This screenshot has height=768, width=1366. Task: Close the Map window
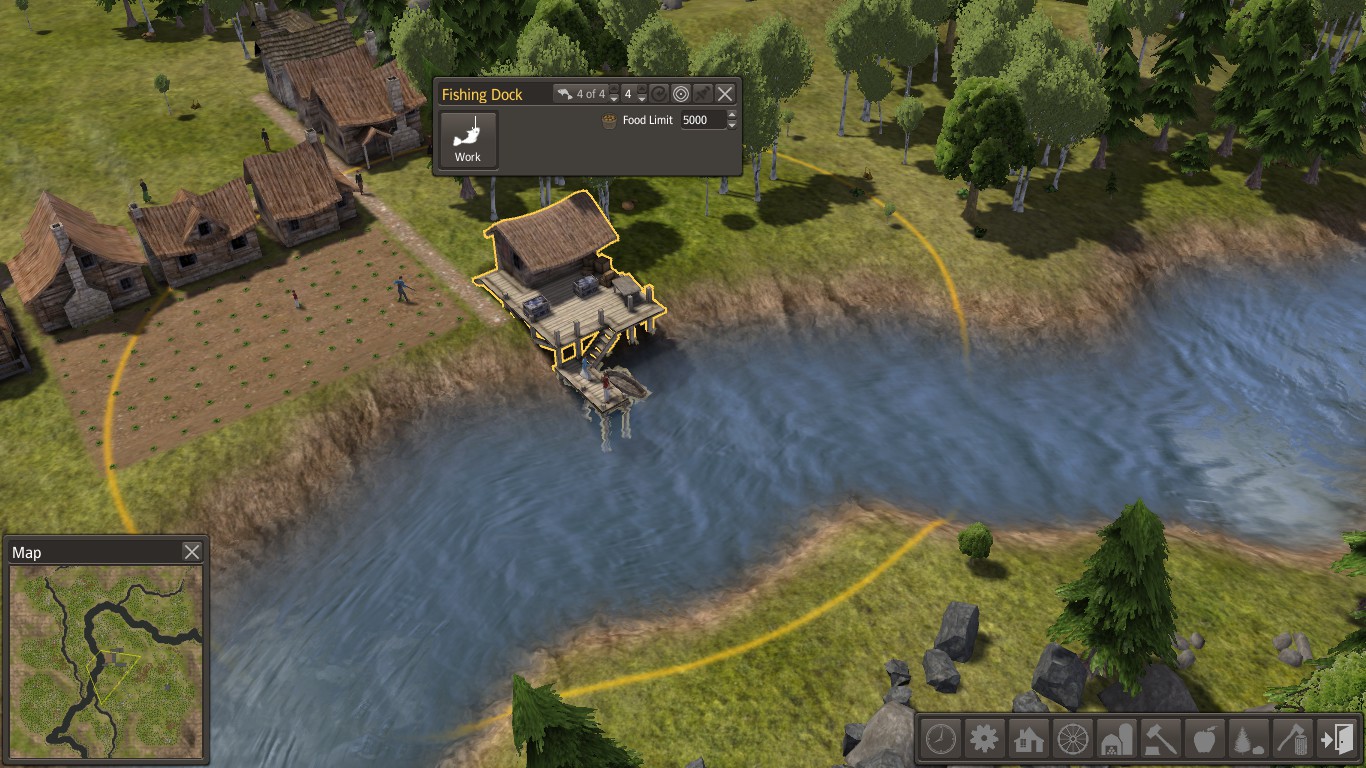pos(192,552)
